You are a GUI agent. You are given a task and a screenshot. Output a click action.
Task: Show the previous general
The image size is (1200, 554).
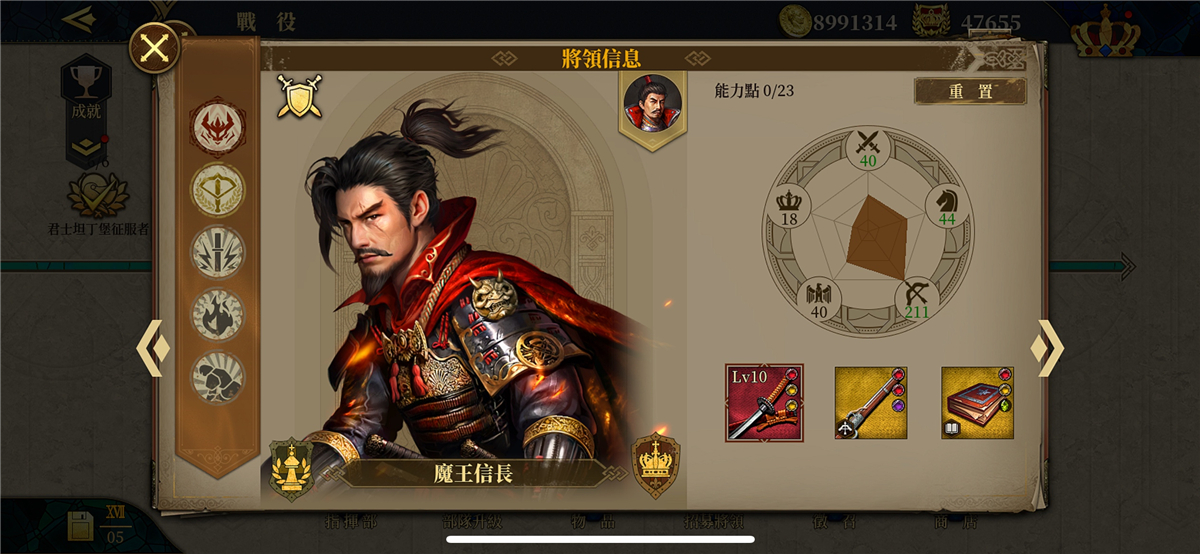pyautogui.click(x=152, y=348)
